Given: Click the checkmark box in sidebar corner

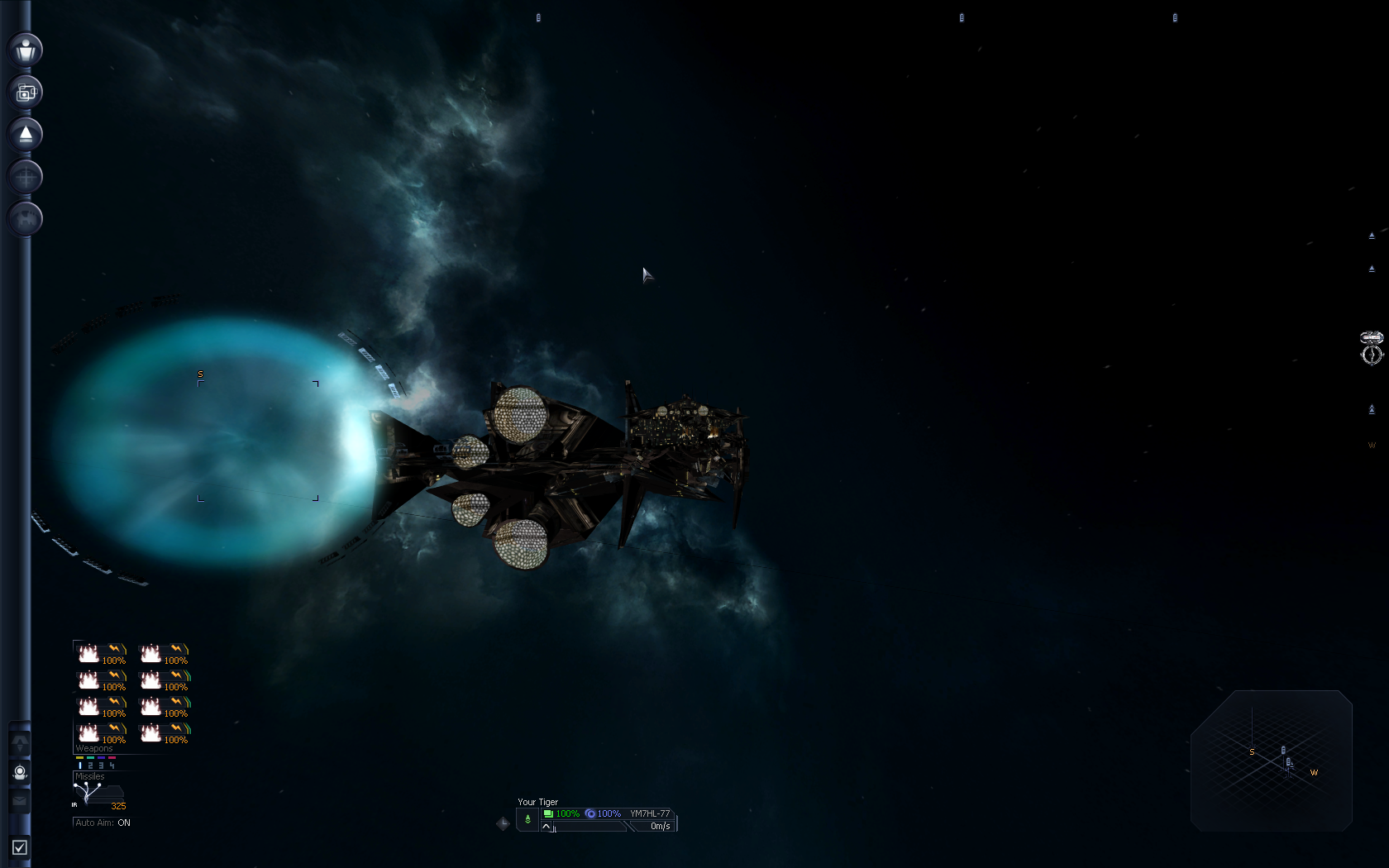Looking at the screenshot, I should pos(20,847).
